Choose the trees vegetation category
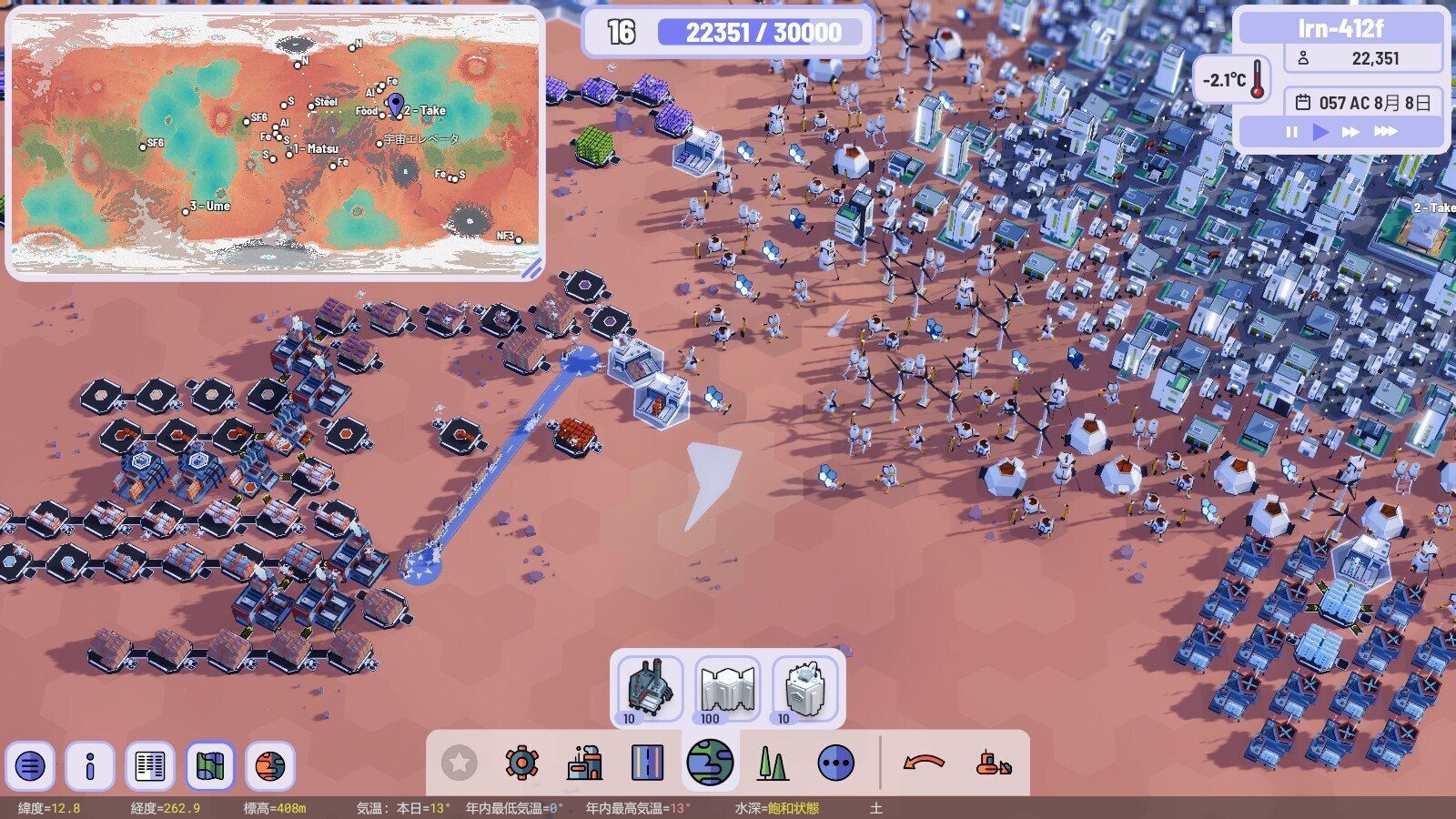 [x=773, y=763]
